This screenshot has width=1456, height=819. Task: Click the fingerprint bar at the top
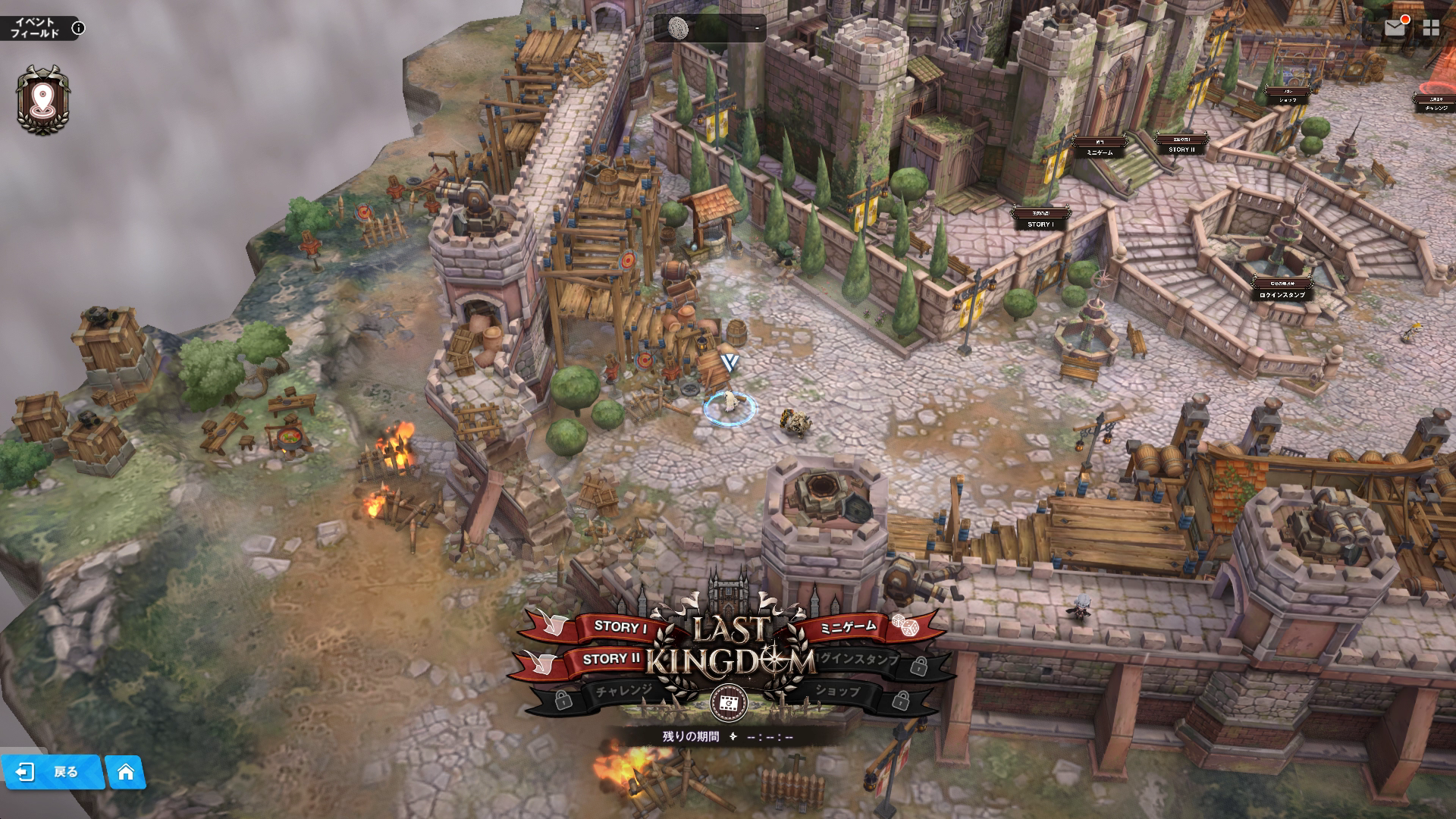tap(710, 29)
